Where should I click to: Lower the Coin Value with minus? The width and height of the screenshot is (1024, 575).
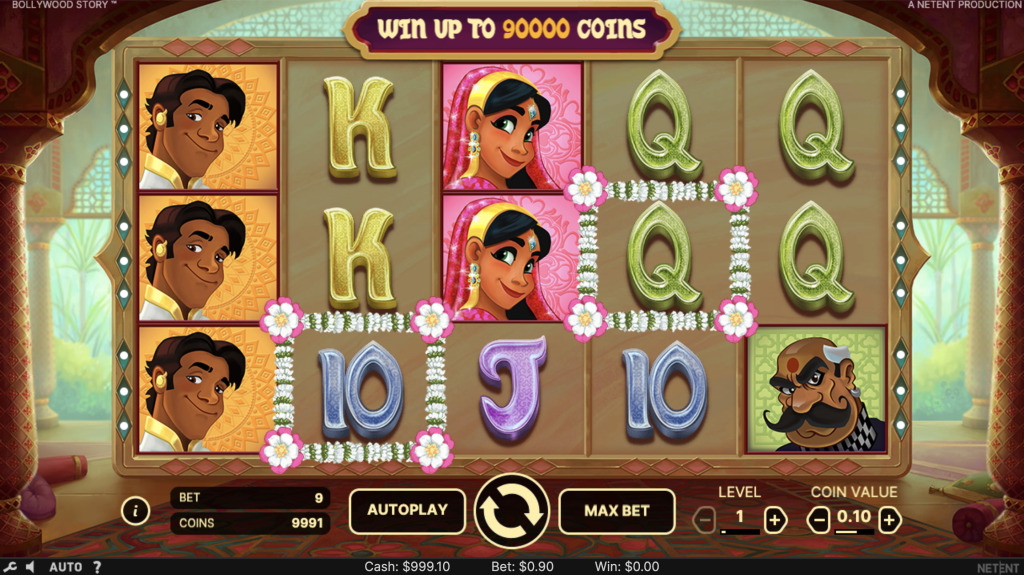pos(819,519)
